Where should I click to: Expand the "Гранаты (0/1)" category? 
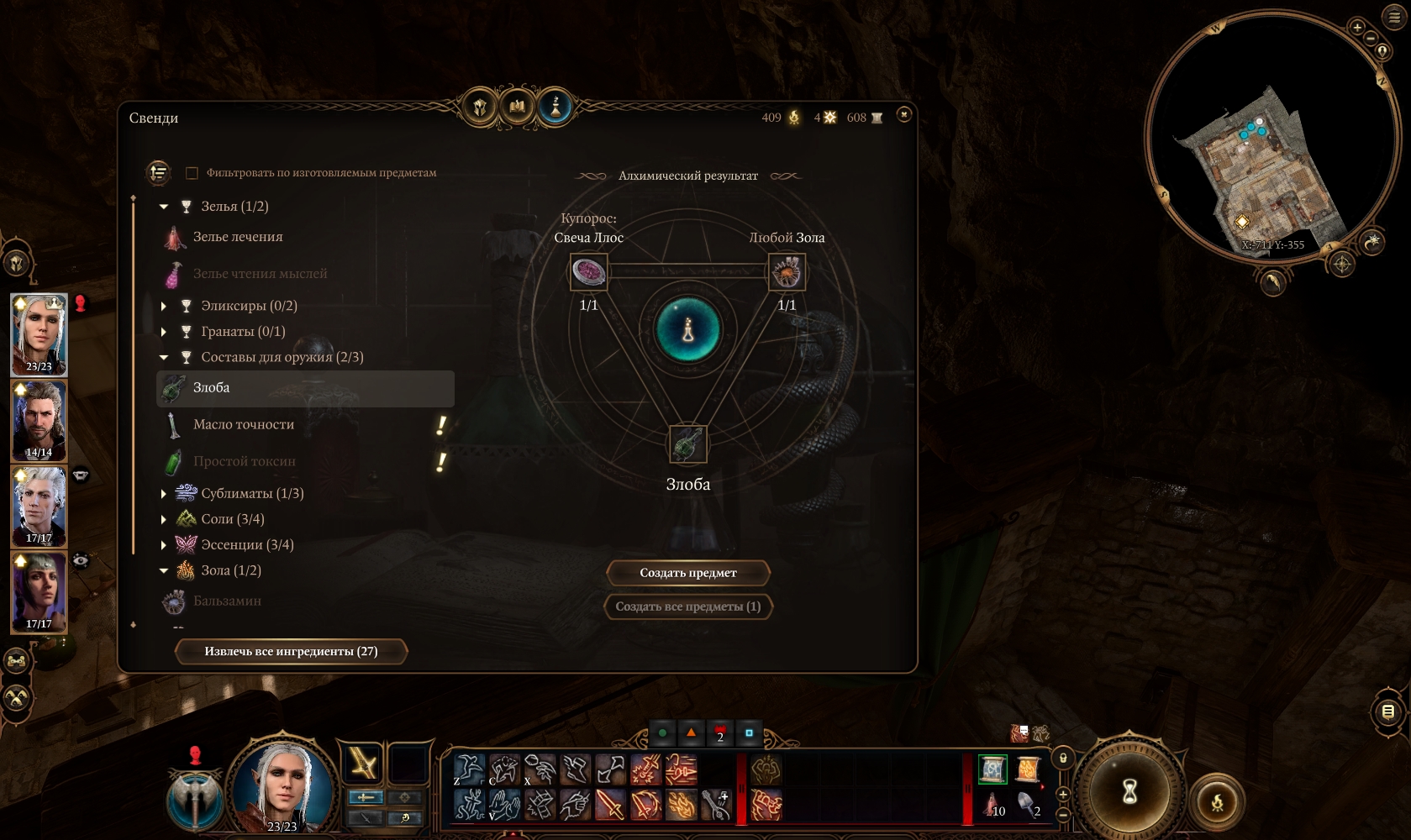(x=164, y=332)
